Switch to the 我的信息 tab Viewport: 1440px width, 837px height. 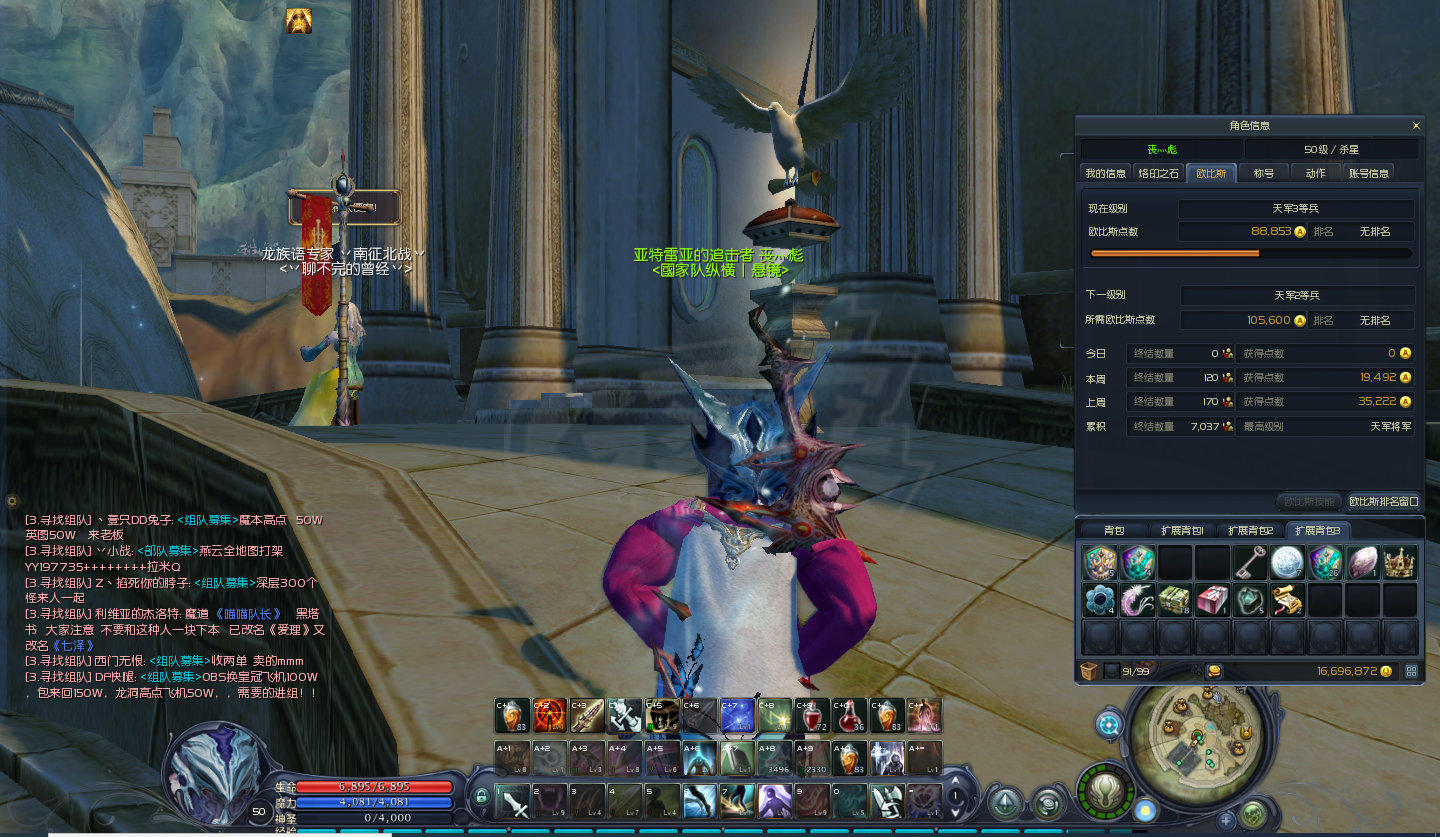[x=1106, y=173]
